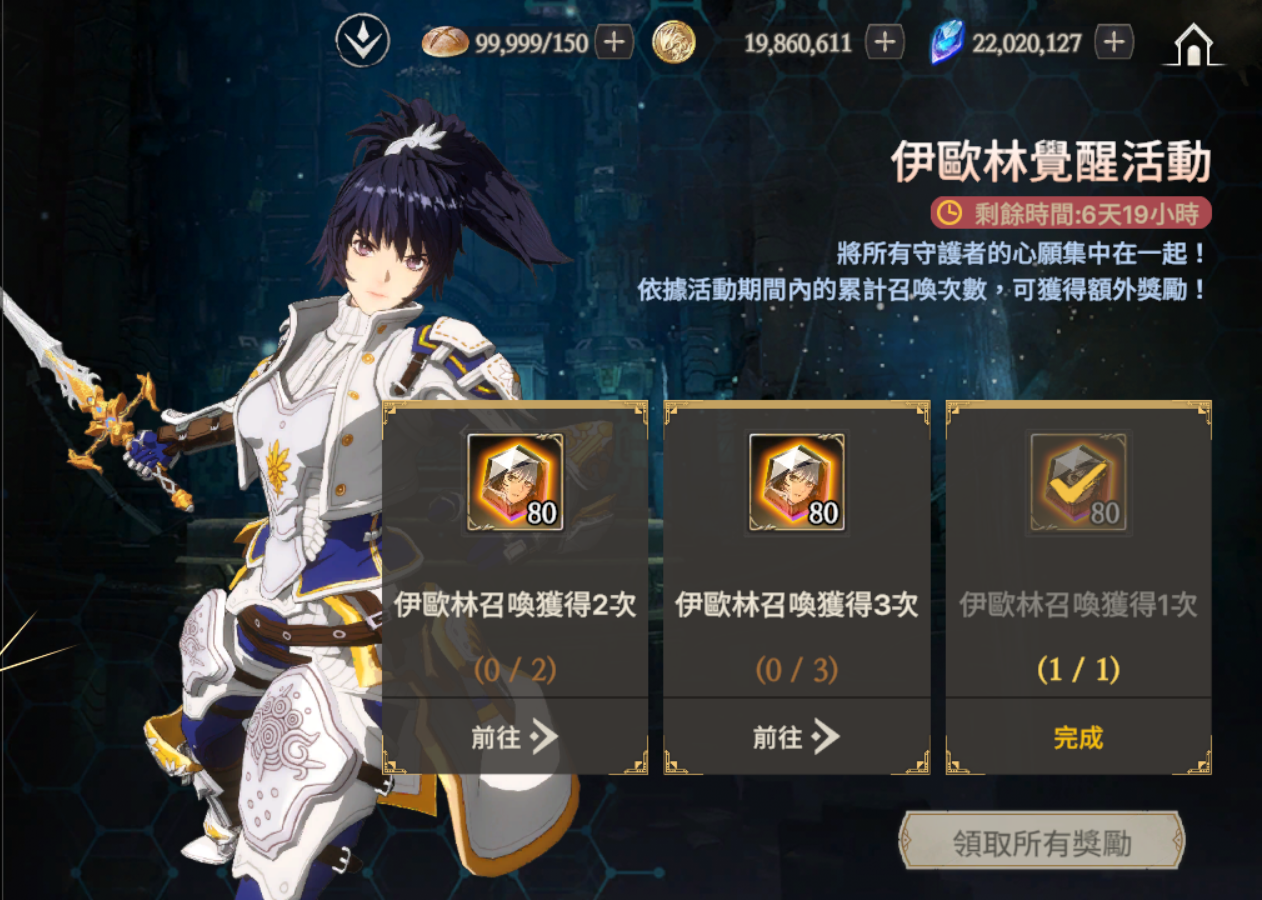
Task: Add more bread stamina with plus button
Action: coord(614,42)
